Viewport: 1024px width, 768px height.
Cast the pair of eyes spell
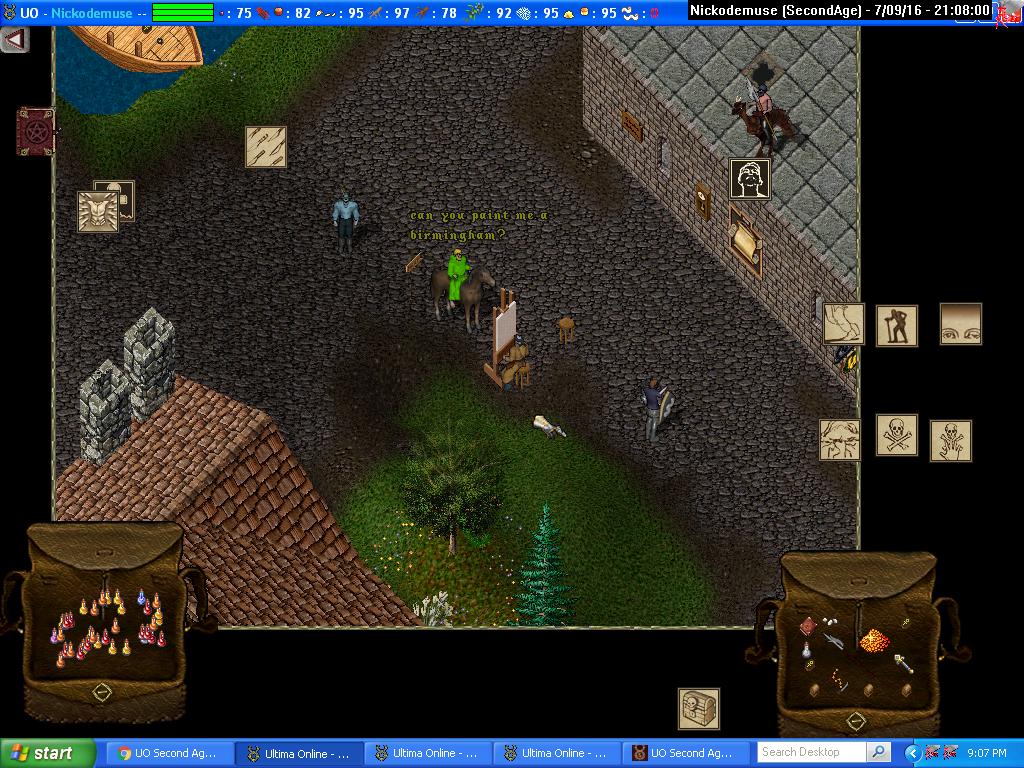tap(960, 324)
